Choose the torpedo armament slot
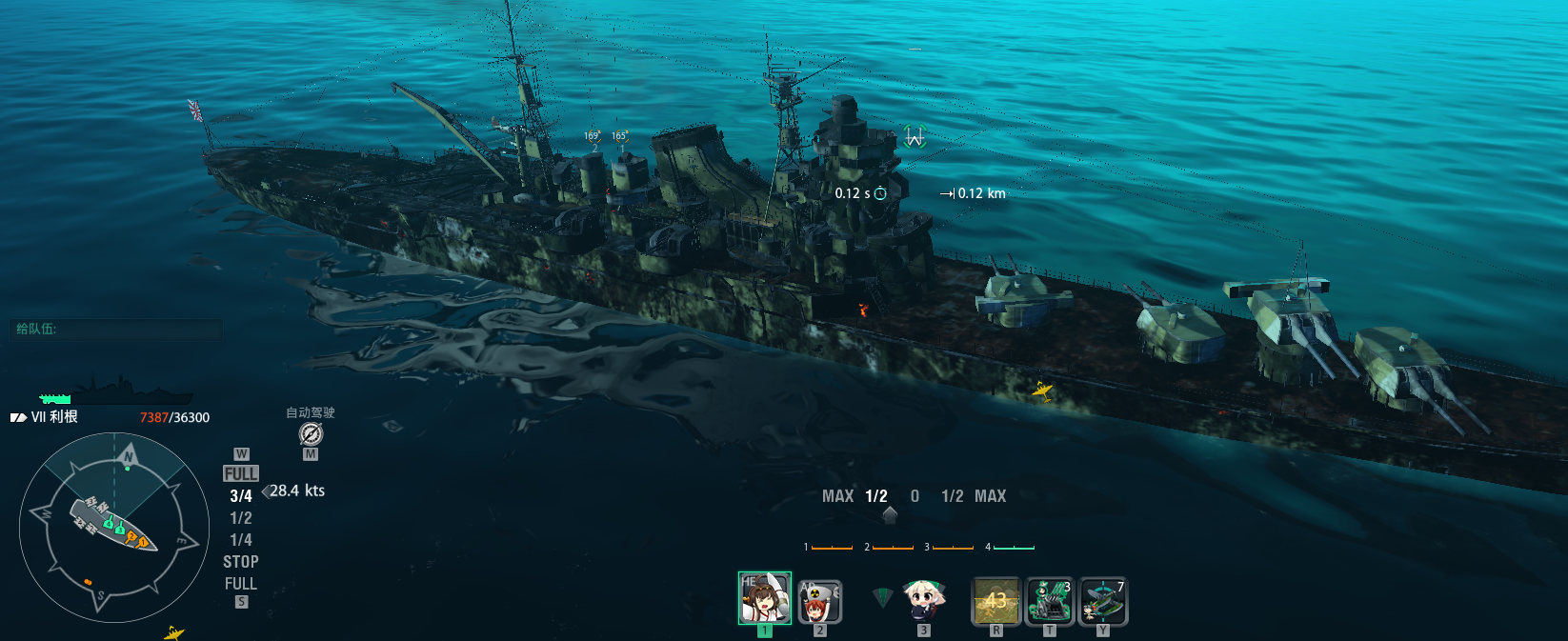1568x641 pixels. [x=922, y=600]
